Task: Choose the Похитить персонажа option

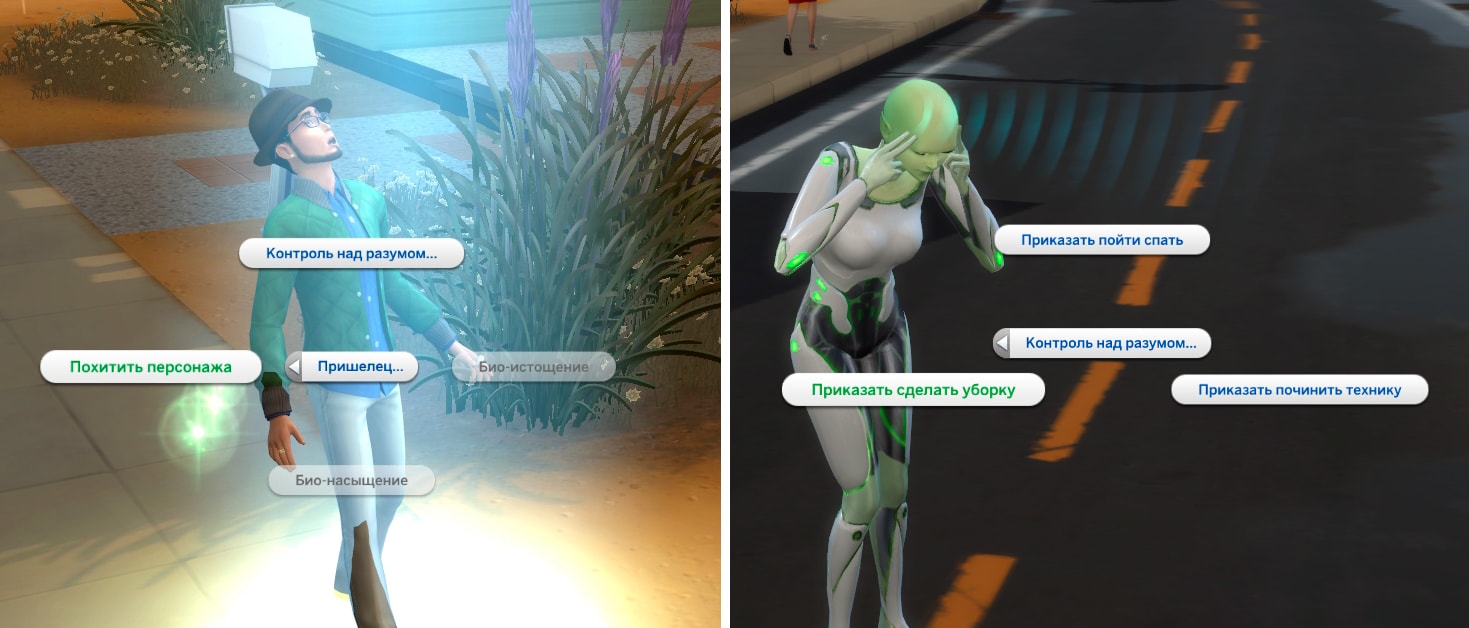Action: pos(150,367)
